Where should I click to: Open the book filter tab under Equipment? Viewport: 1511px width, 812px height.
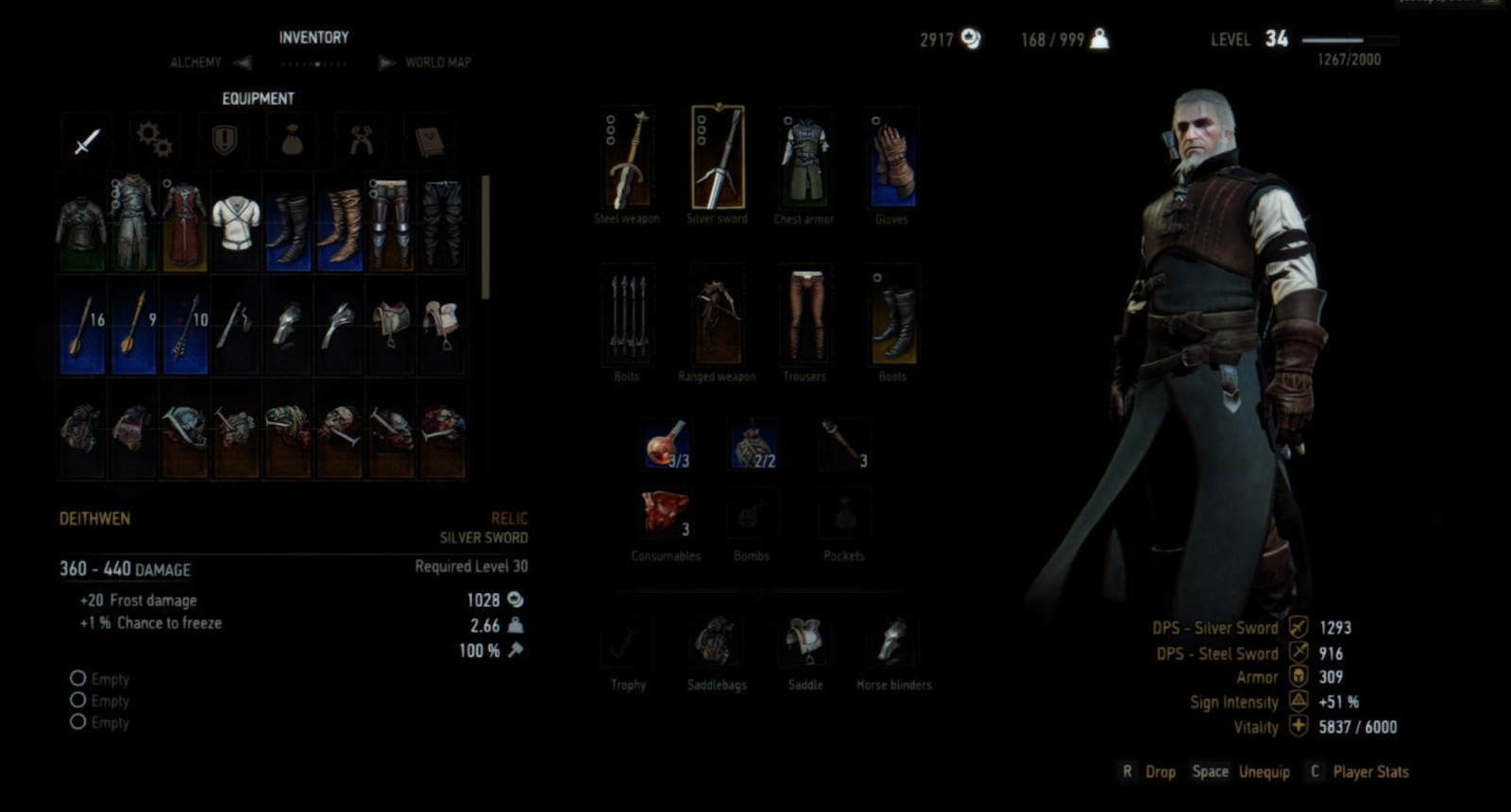(x=430, y=138)
